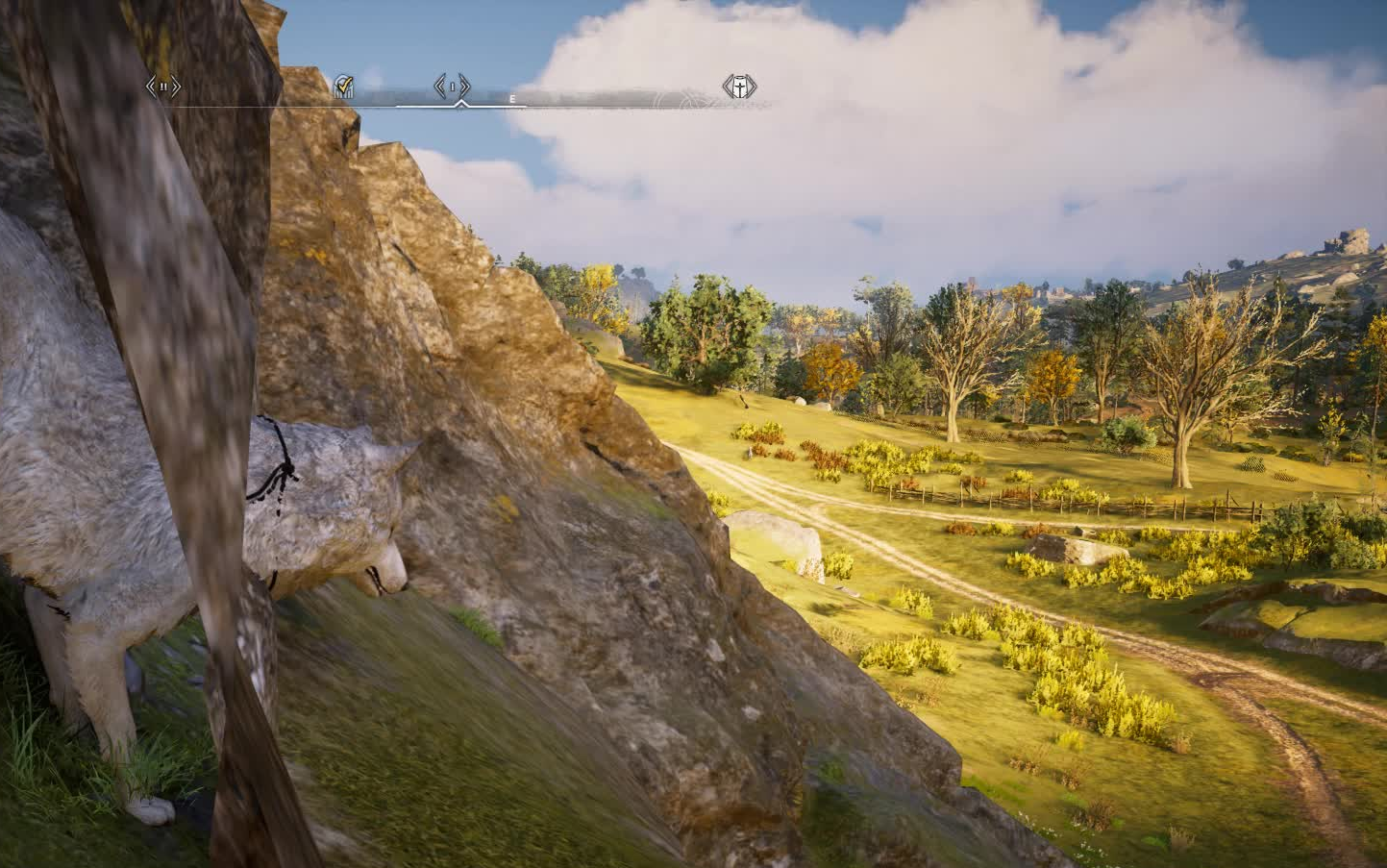Select the checkmark quest marker on the compass
The image size is (1387, 868).
pyautogui.click(x=343, y=87)
